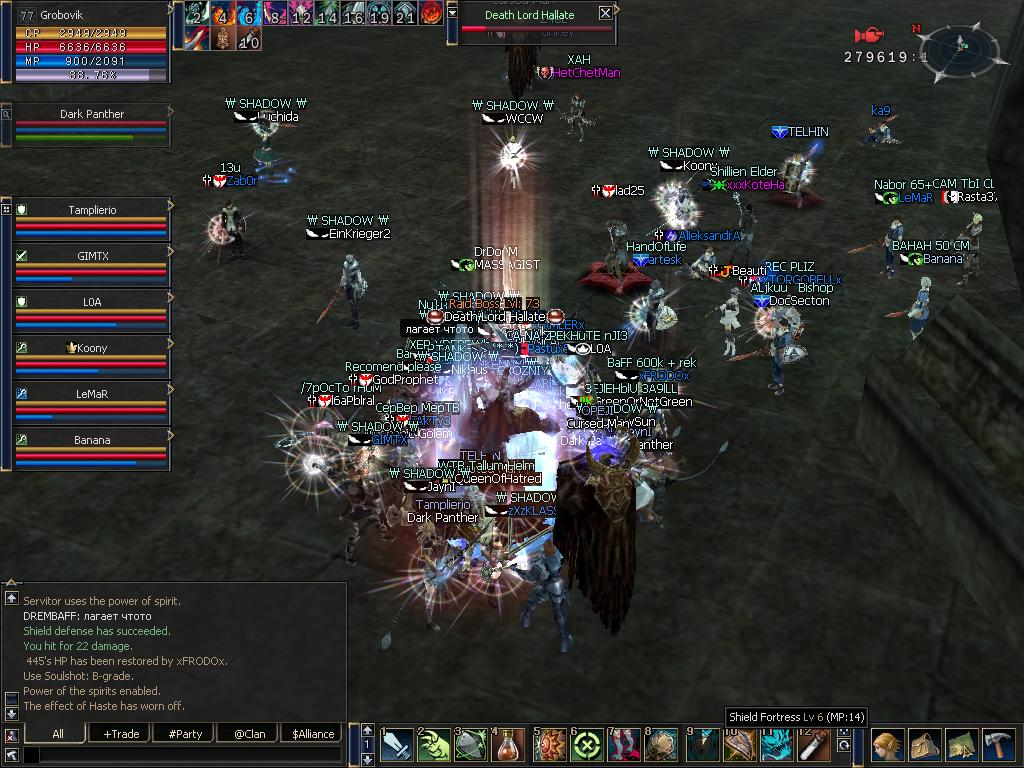Show the $Alliance chat tab
1024x768 pixels.
tap(313, 733)
